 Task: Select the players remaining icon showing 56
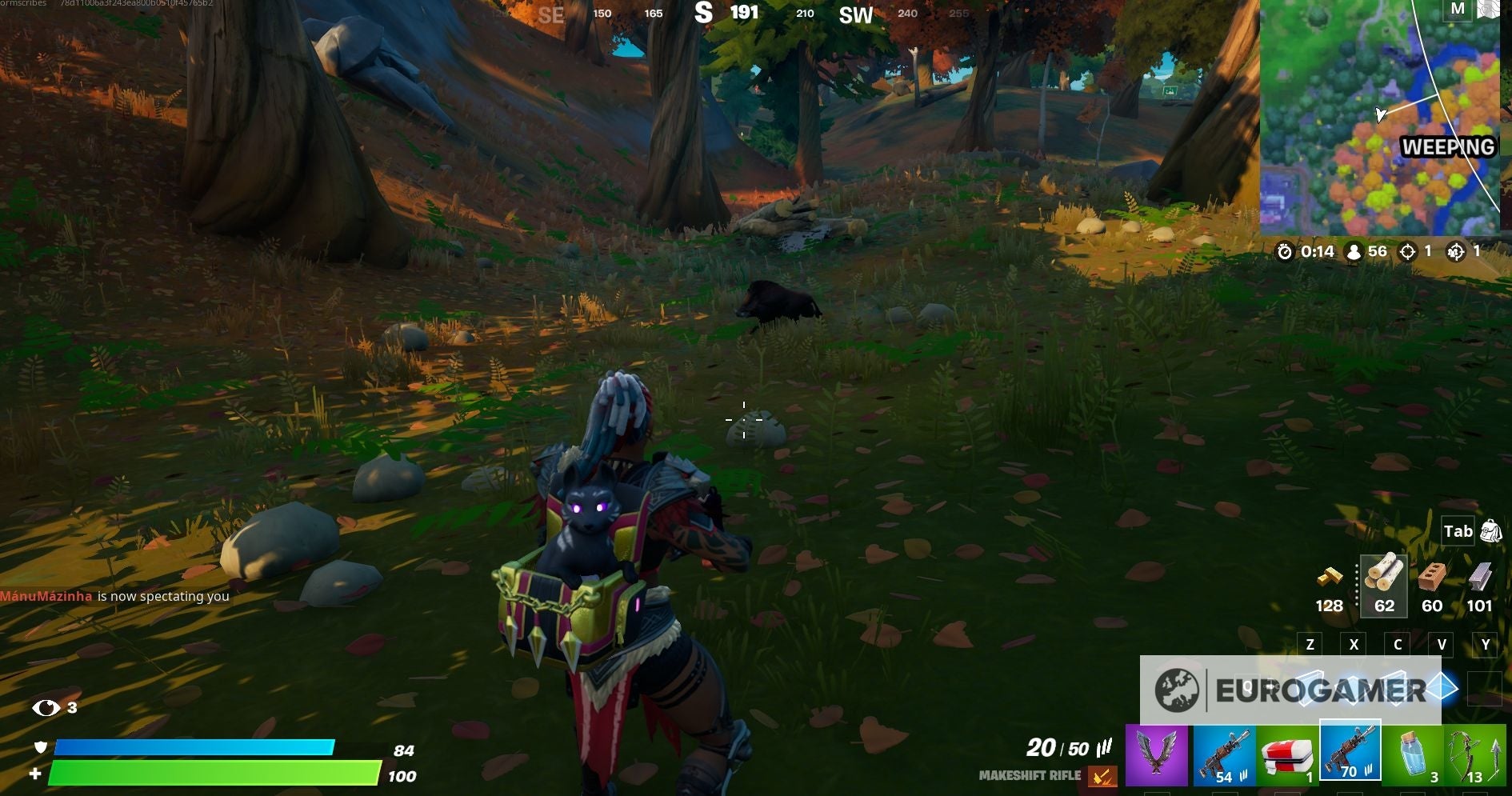pos(1353,252)
